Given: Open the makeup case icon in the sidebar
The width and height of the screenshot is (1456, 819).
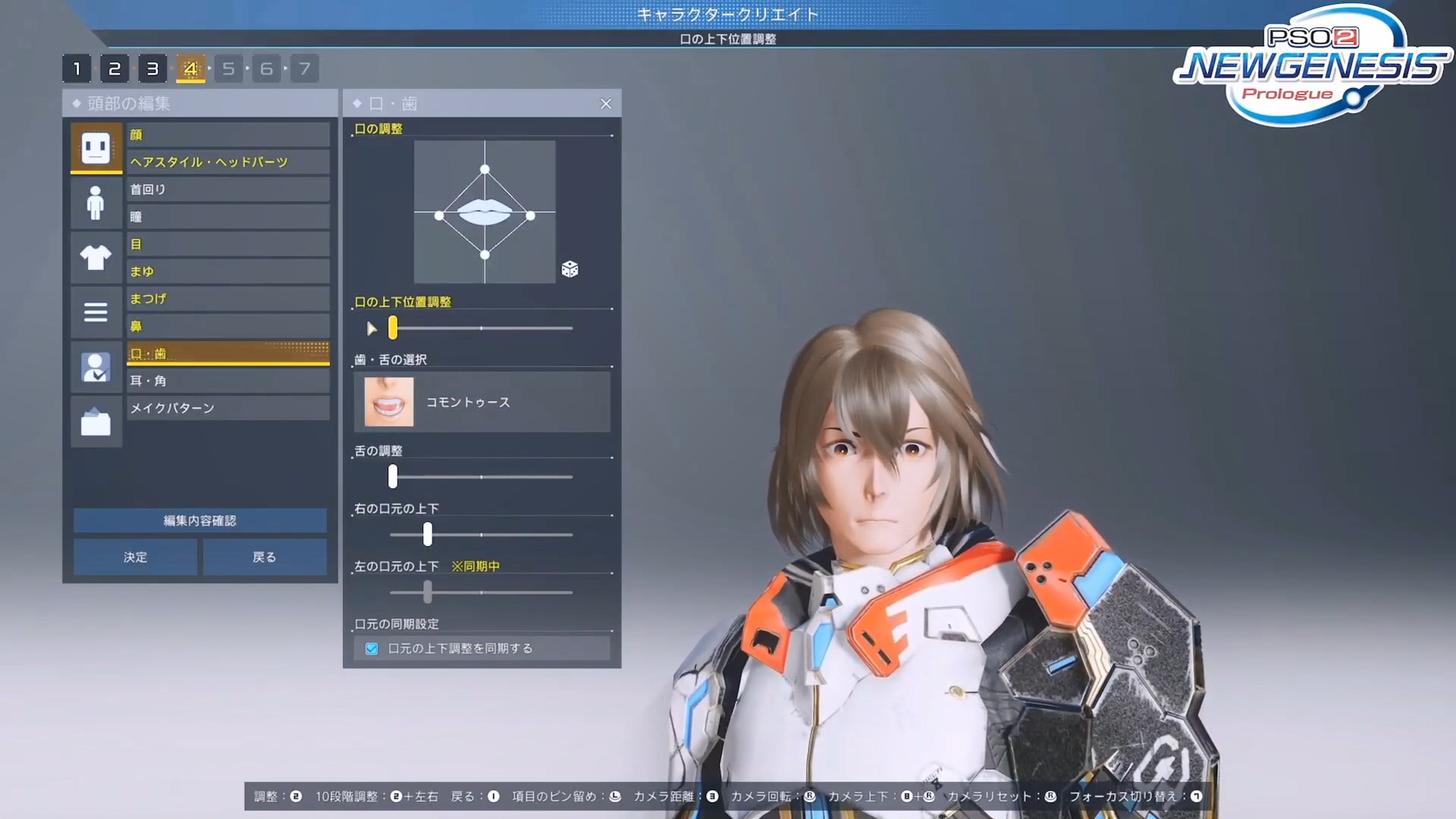Looking at the screenshot, I should point(96,422).
